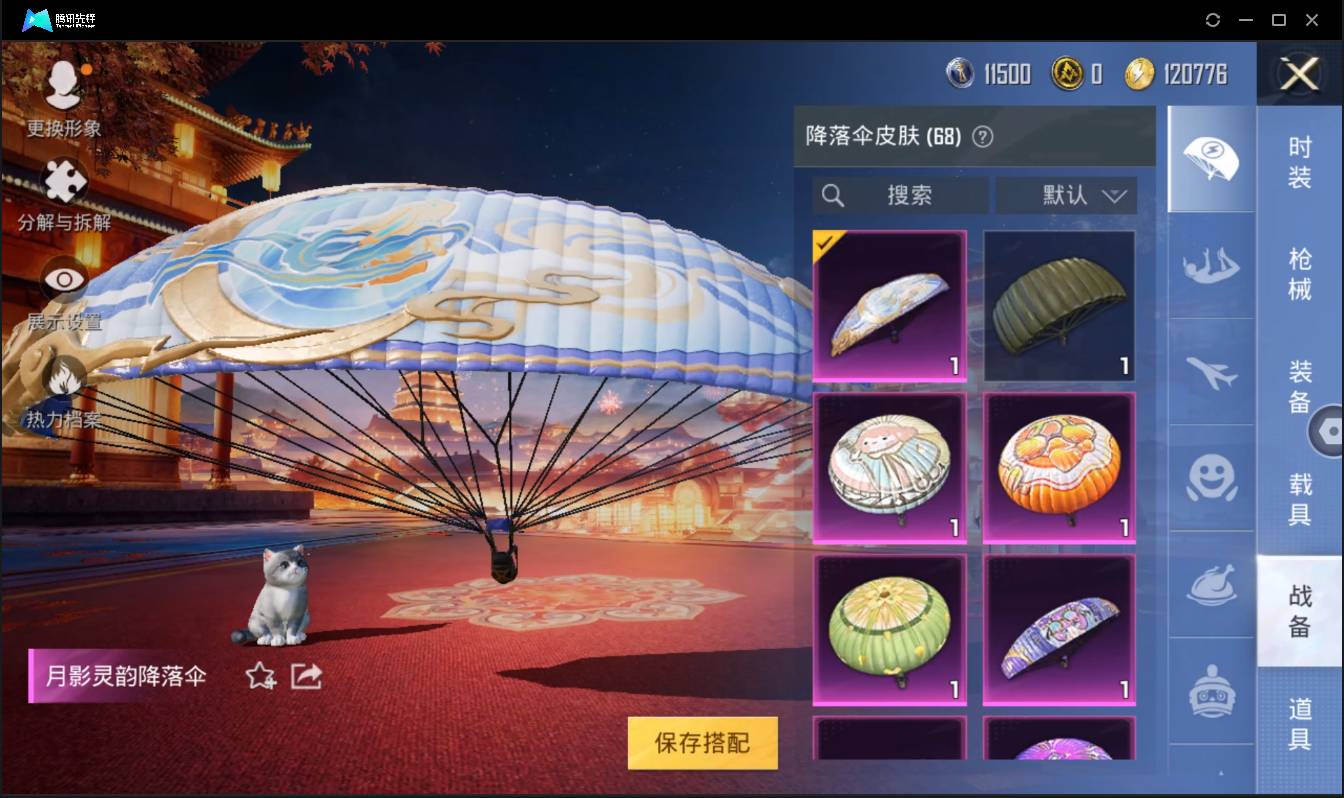Click the share icon next to parachute name
The width and height of the screenshot is (1344, 798).
306,677
